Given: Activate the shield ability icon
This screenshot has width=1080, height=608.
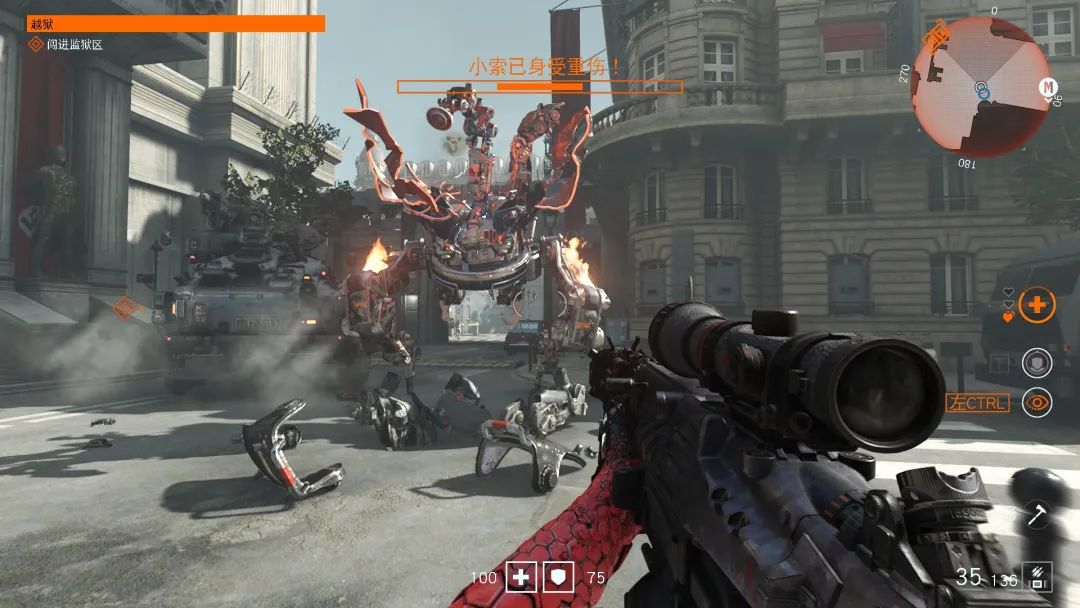Looking at the screenshot, I should point(1037,363).
